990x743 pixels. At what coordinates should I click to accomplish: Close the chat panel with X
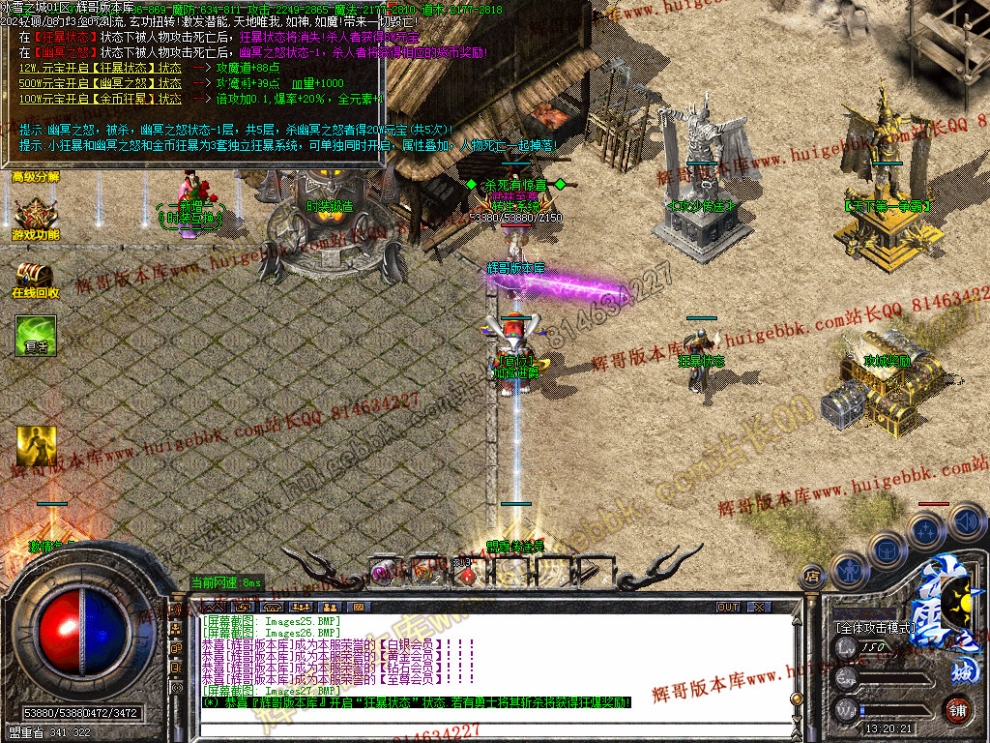pos(760,607)
